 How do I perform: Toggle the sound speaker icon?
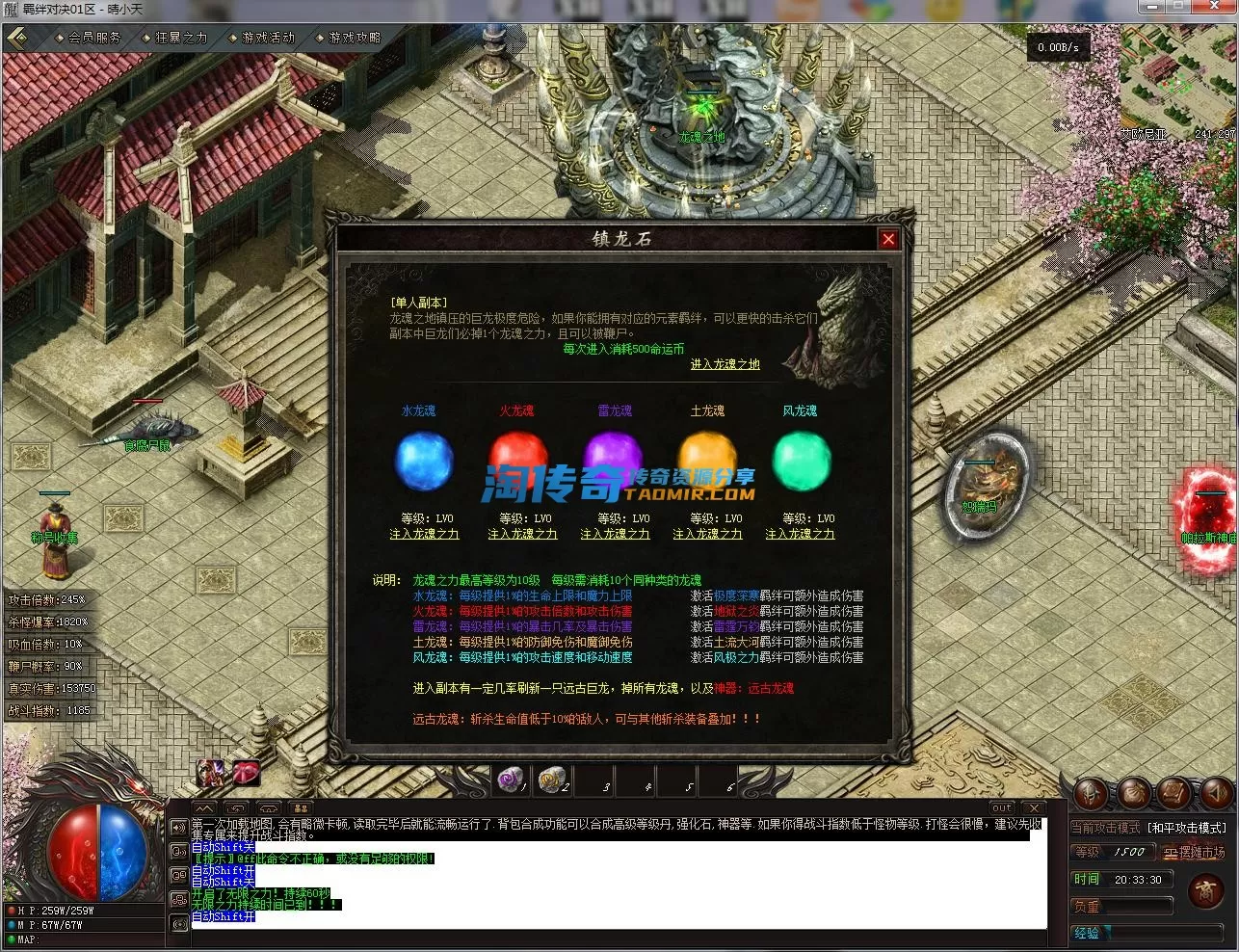pos(1216,793)
